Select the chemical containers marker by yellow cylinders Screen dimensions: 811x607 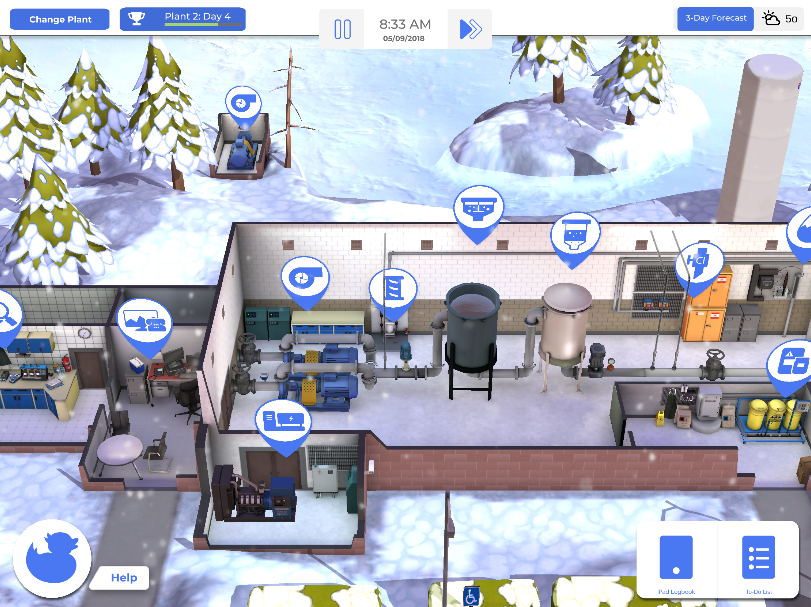click(790, 364)
